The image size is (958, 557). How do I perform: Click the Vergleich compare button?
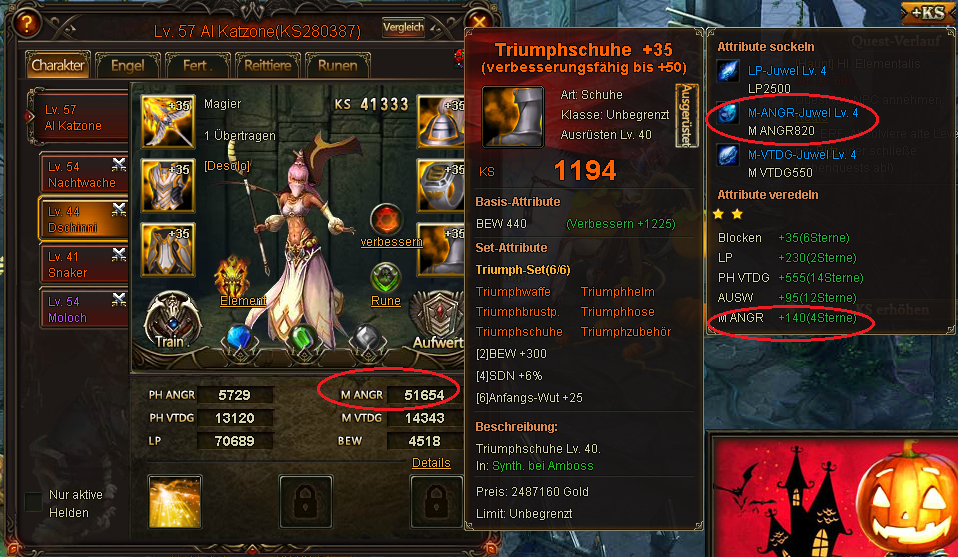pyautogui.click(x=403, y=28)
